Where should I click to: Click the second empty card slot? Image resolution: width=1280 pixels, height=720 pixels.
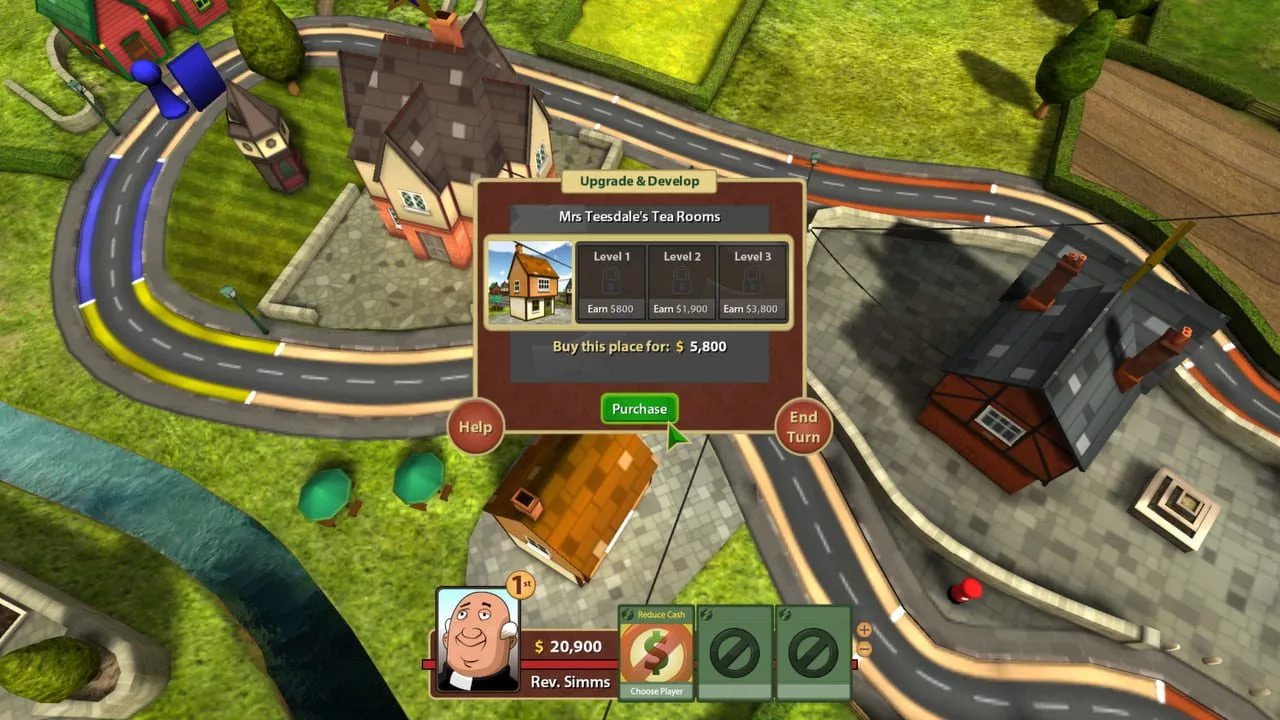(x=813, y=650)
